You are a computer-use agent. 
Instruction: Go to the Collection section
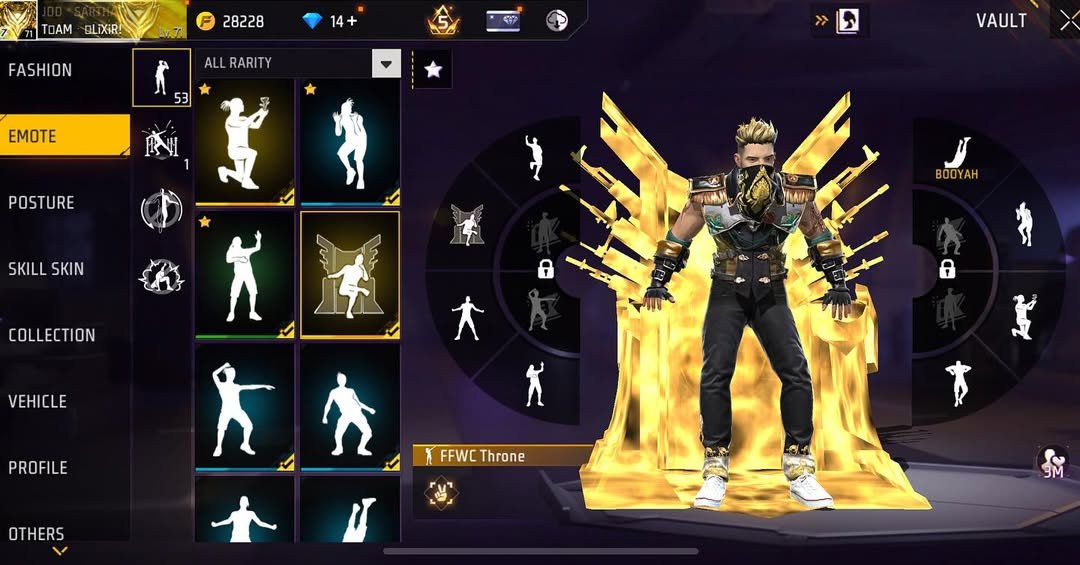tap(52, 335)
